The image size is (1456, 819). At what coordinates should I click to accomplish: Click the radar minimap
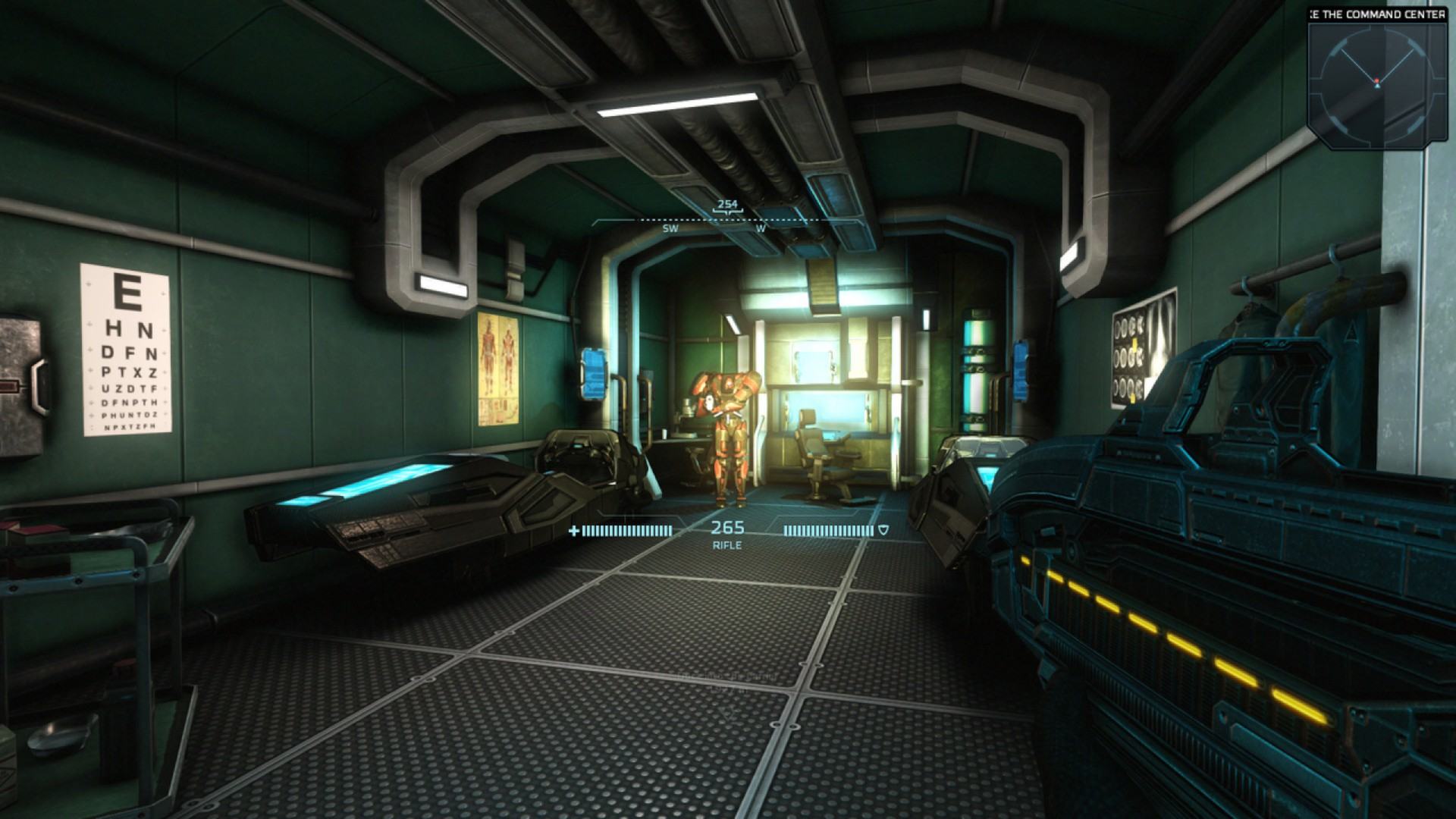coord(1376,83)
